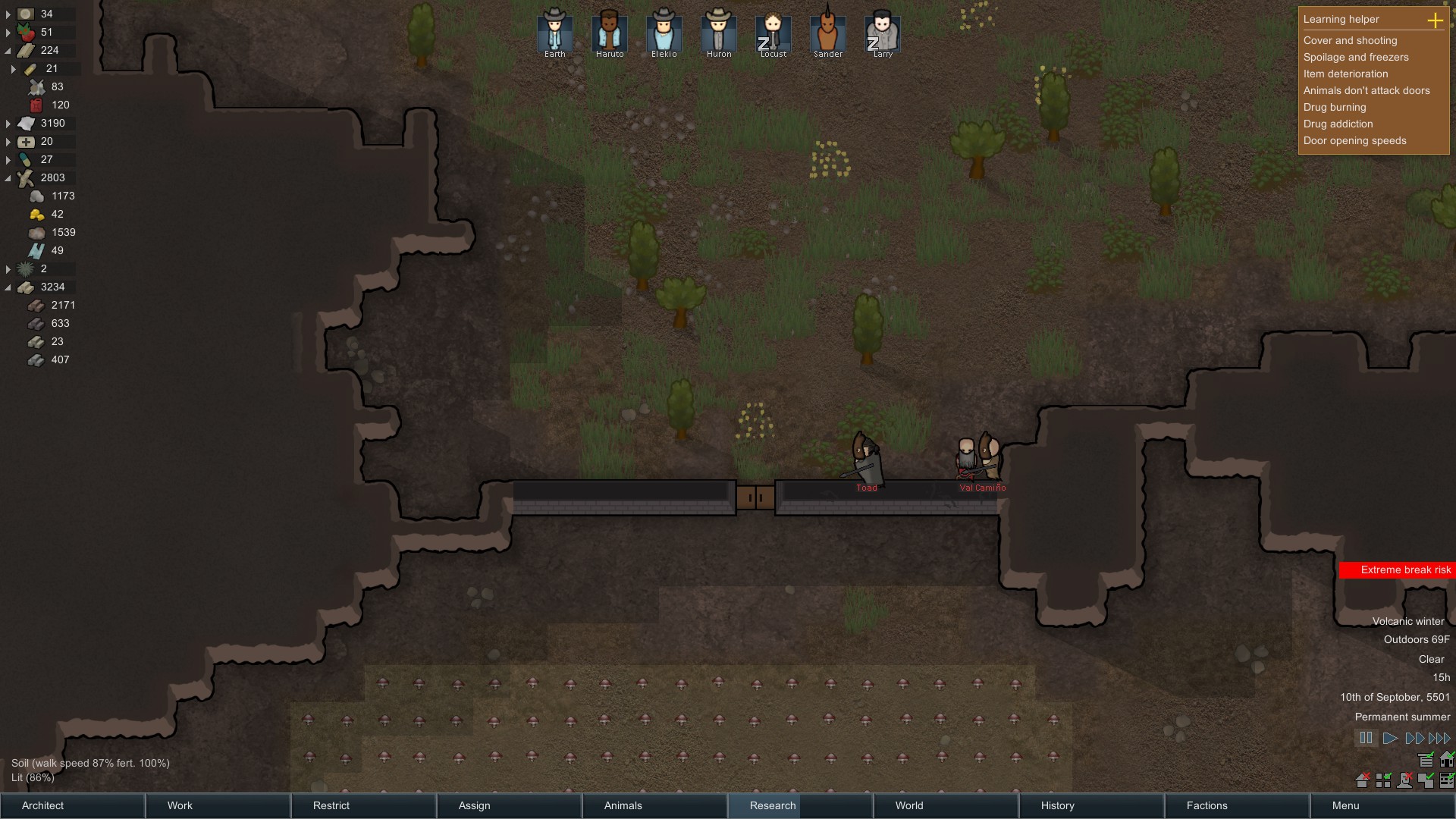1456x819 pixels.
Task: Toggle the roof overlay house icon
Action: coord(1447,759)
